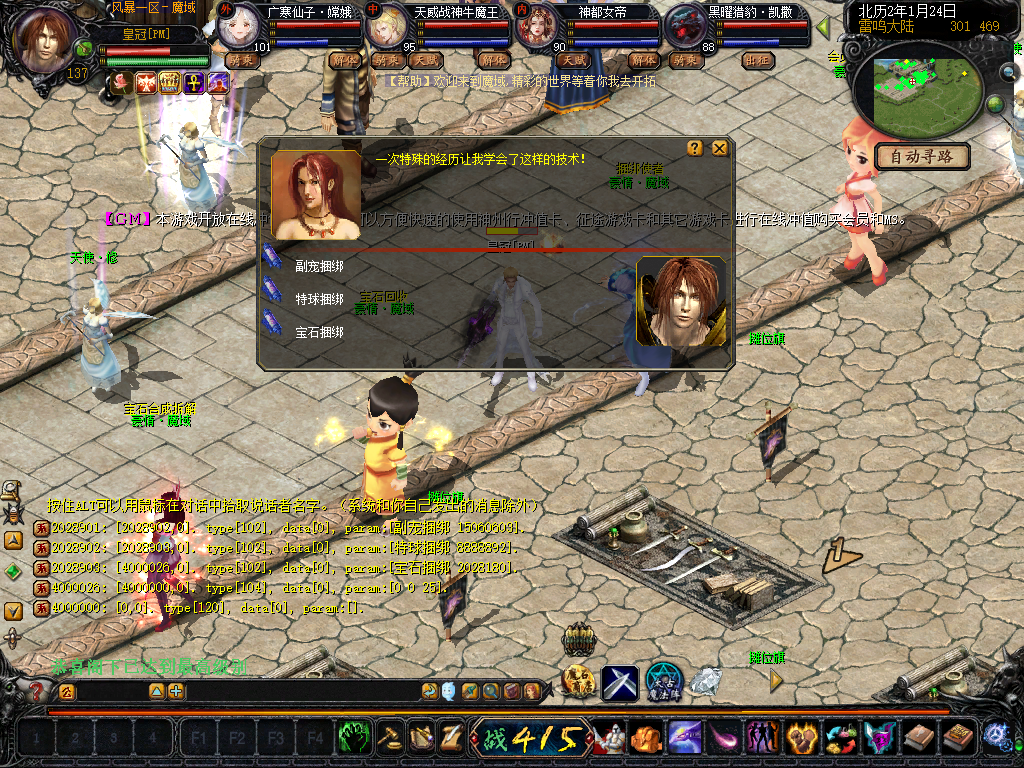Click the magnifier button beside the minimap

click(x=1008, y=72)
